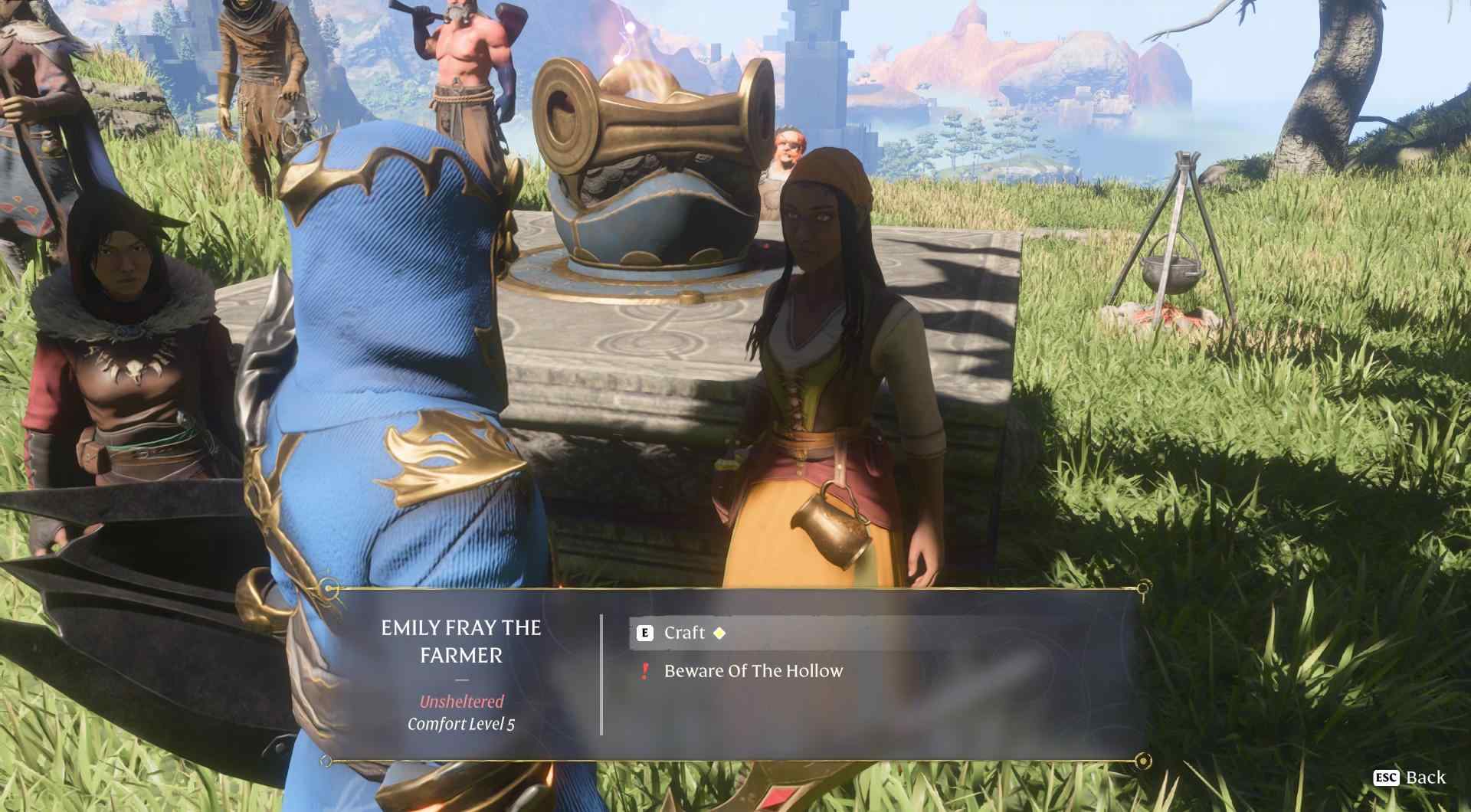
Task: Click the vertical divider inside the interaction panel
Action: [601, 674]
